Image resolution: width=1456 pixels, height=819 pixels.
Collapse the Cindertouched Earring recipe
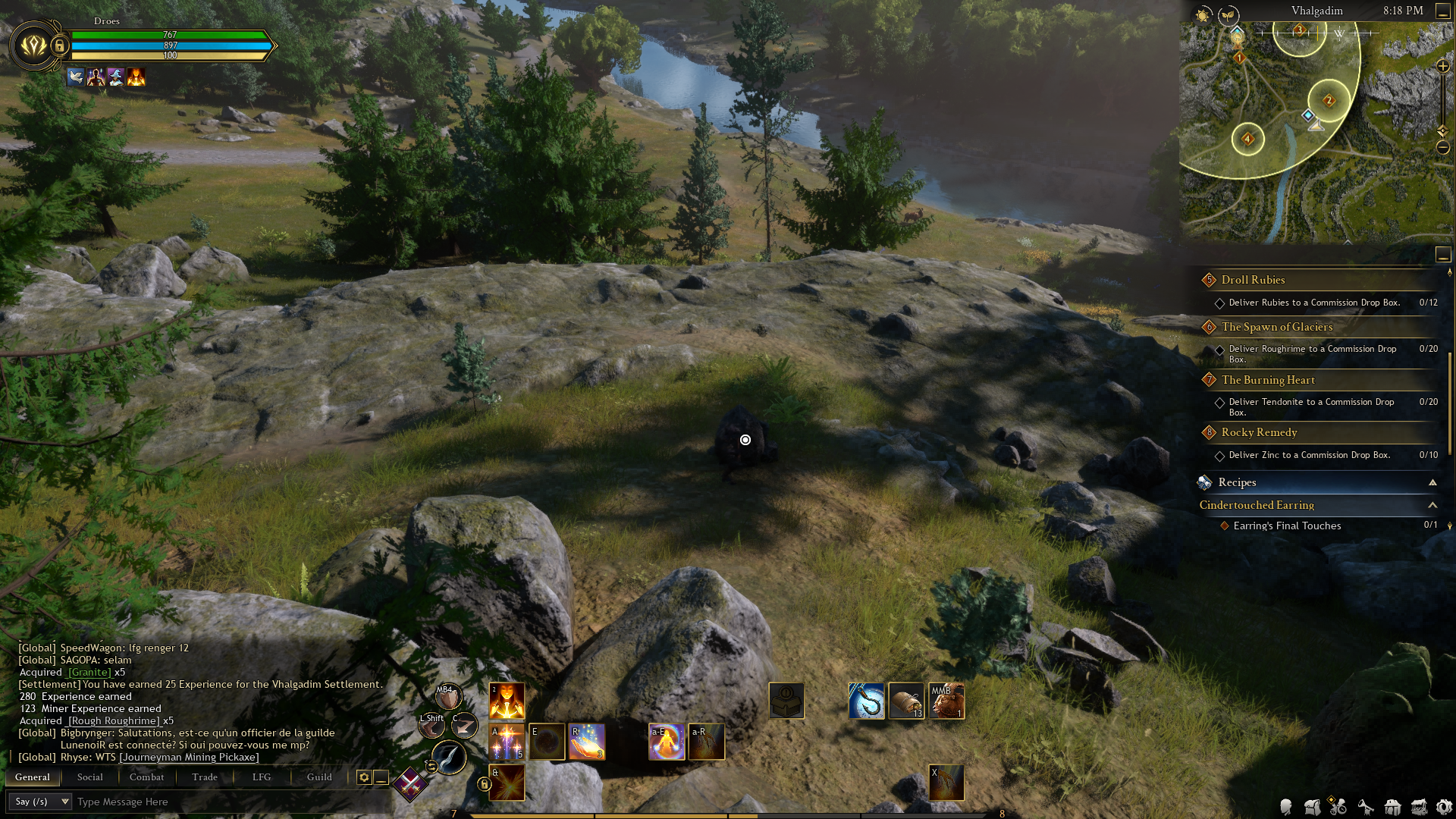point(1432,505)
